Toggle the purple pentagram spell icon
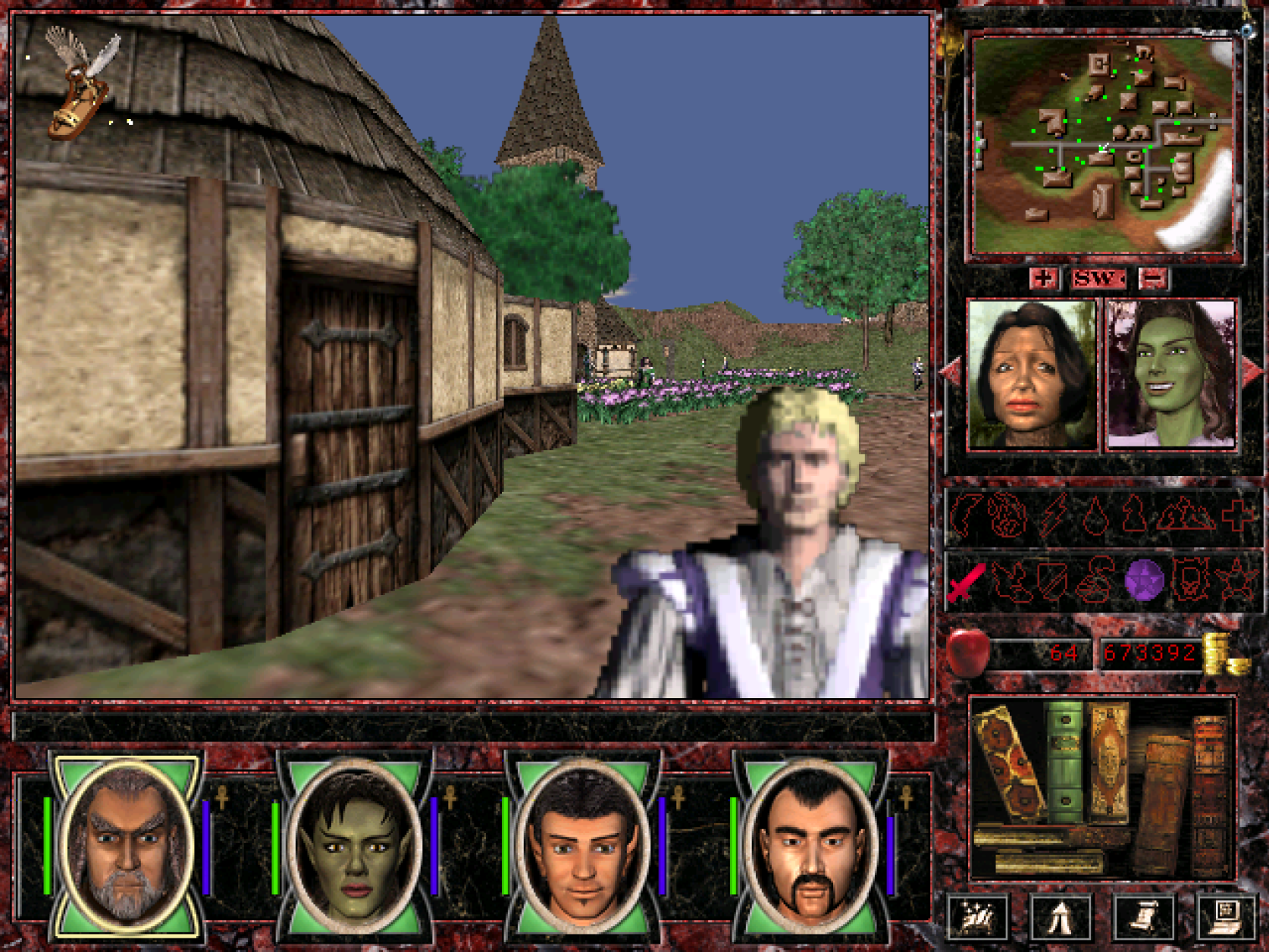The image size is (1269, 952). (1145, 581)
